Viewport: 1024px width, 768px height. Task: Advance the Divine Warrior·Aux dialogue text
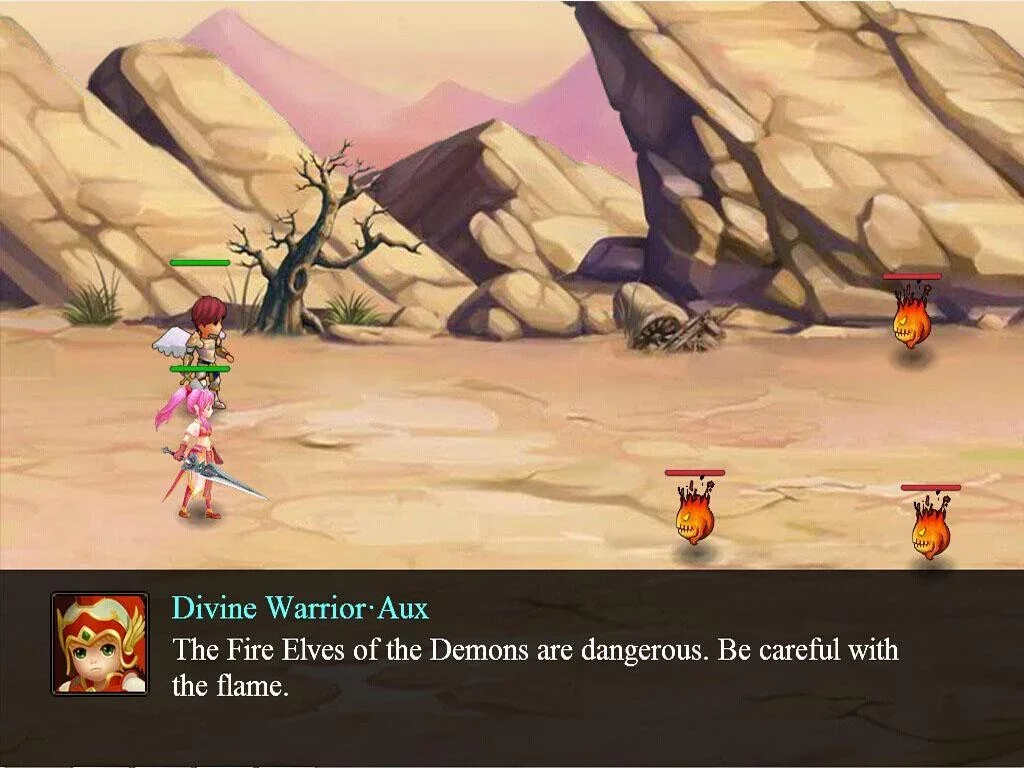click(x=535, y=667)
